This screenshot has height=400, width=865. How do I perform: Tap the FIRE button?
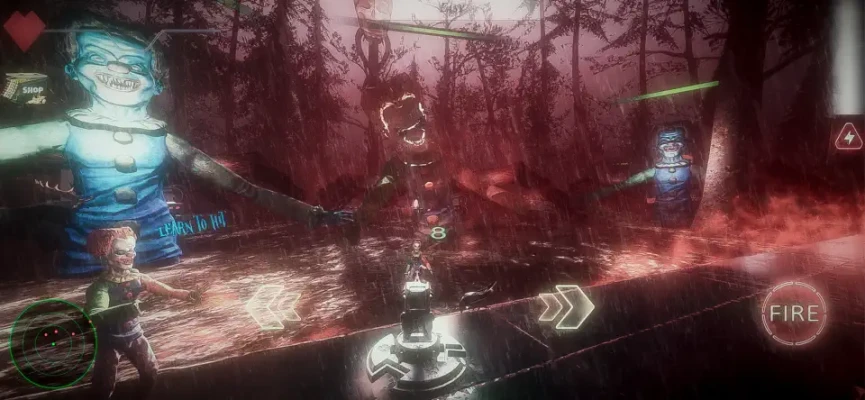click(x=794, y=313)
